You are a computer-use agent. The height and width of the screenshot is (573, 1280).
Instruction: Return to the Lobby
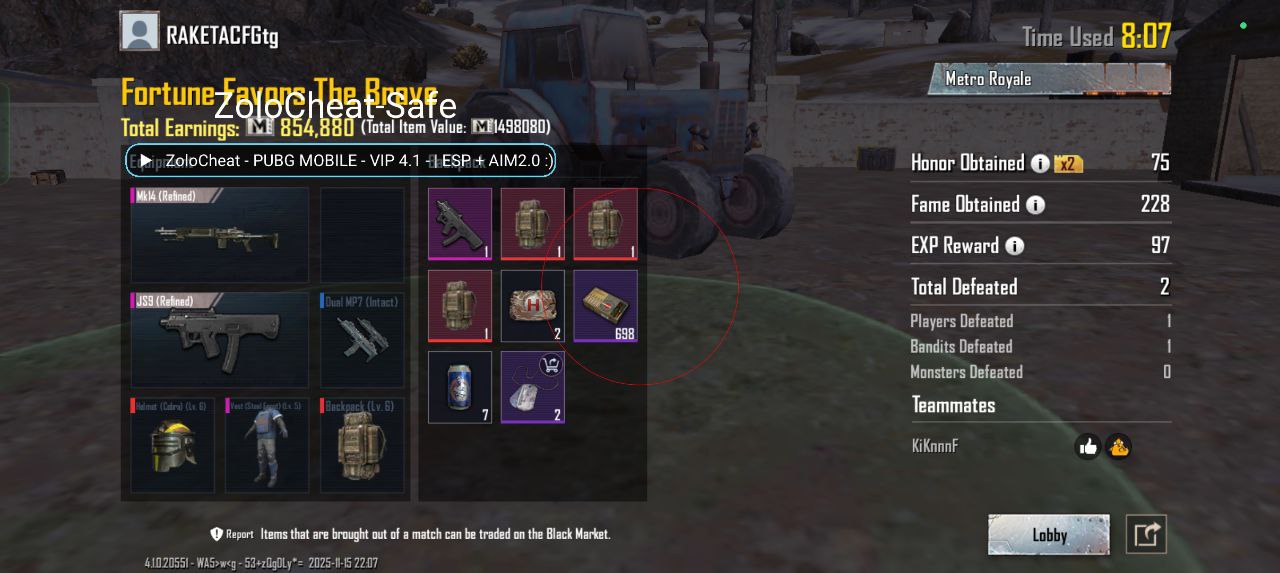pos(1048,535)
